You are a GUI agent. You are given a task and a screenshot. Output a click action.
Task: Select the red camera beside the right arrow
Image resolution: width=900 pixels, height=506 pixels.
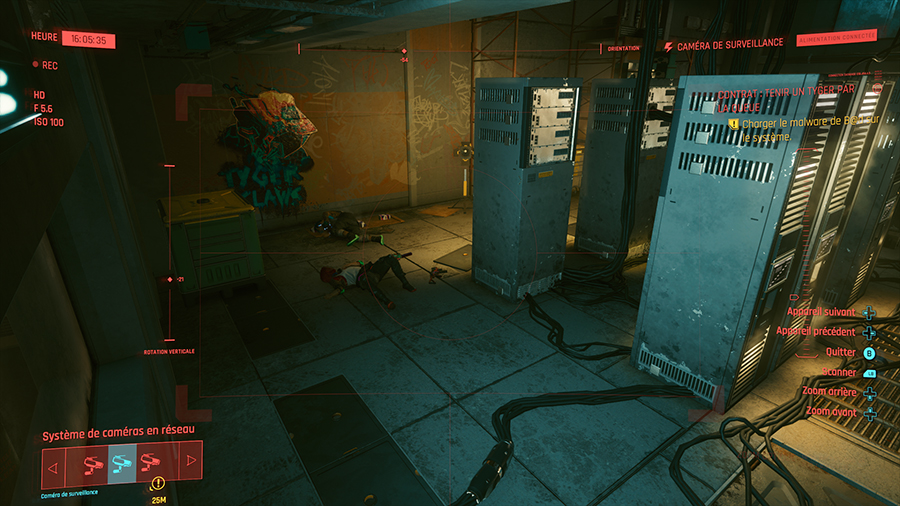(151, 463)
